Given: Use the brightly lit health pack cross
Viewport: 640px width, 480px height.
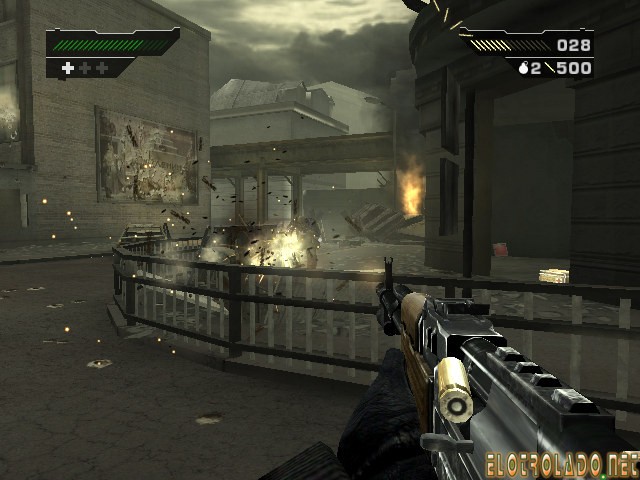Looking at the screenshot, I should point(68,68).
